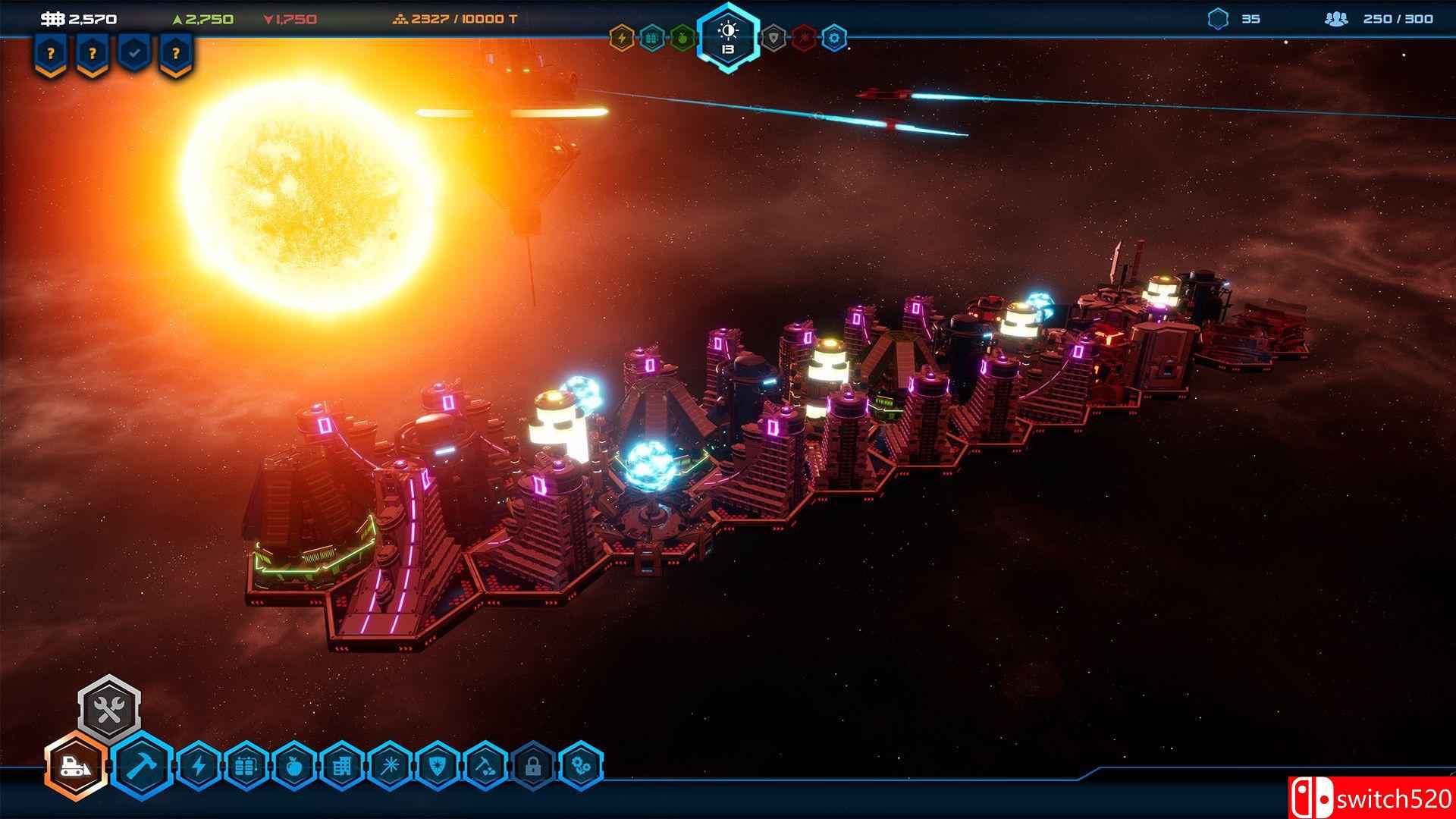Select the shield defense buildings category

pos(437,767)
